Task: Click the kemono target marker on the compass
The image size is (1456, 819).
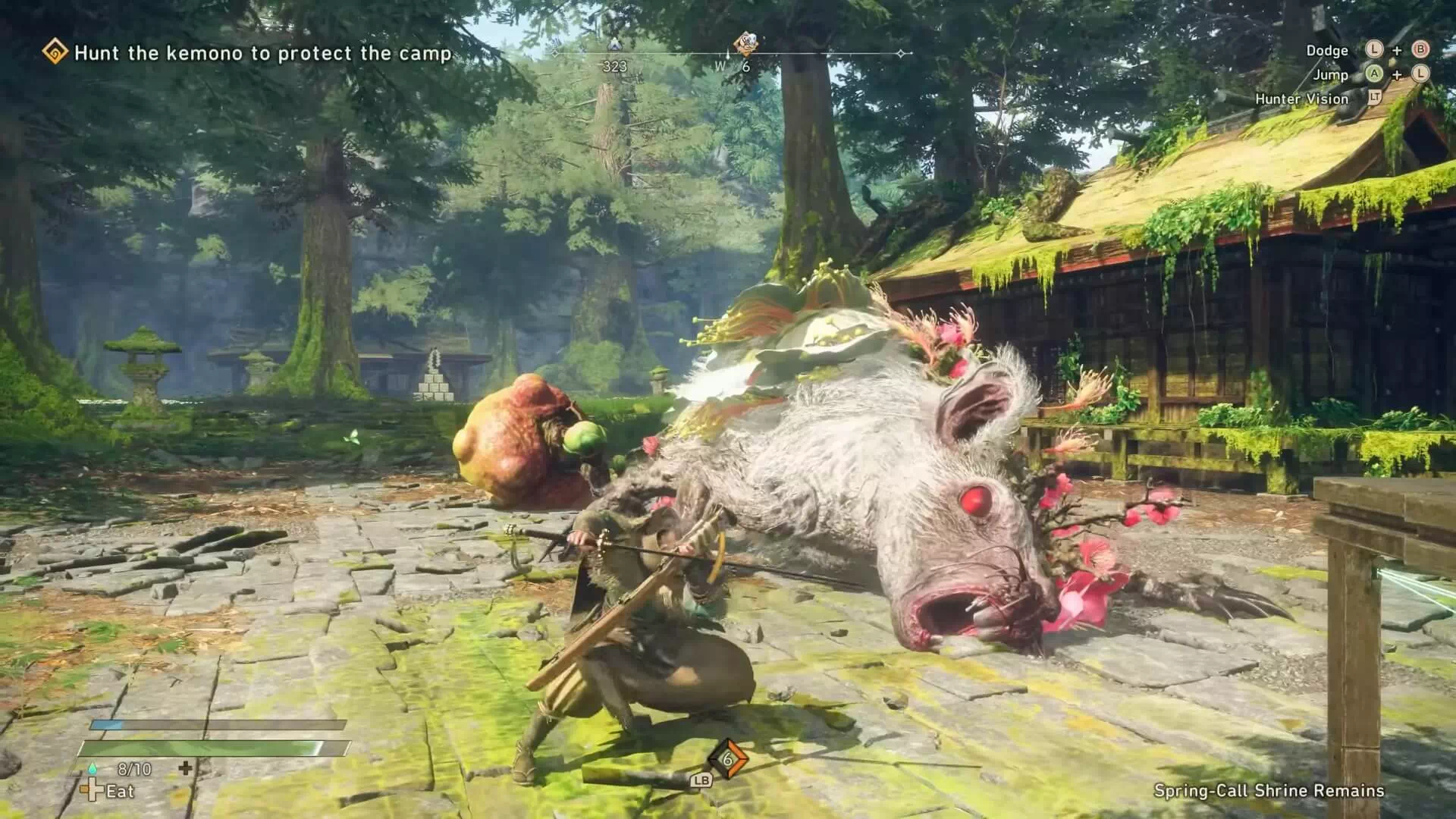Action: 745,42
